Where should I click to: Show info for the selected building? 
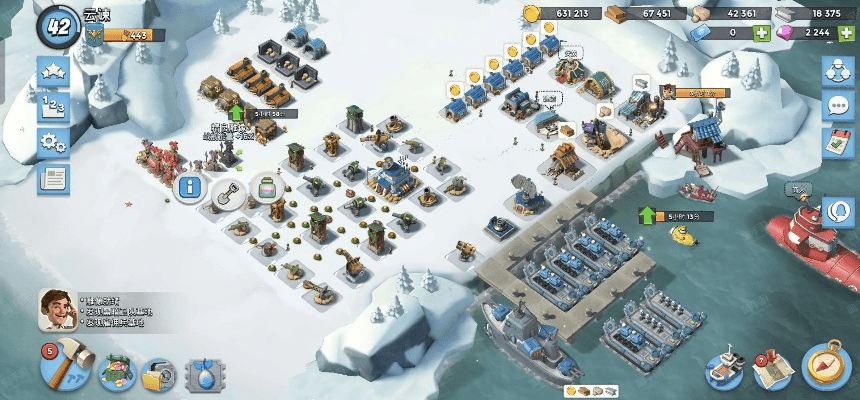[188, 187]
